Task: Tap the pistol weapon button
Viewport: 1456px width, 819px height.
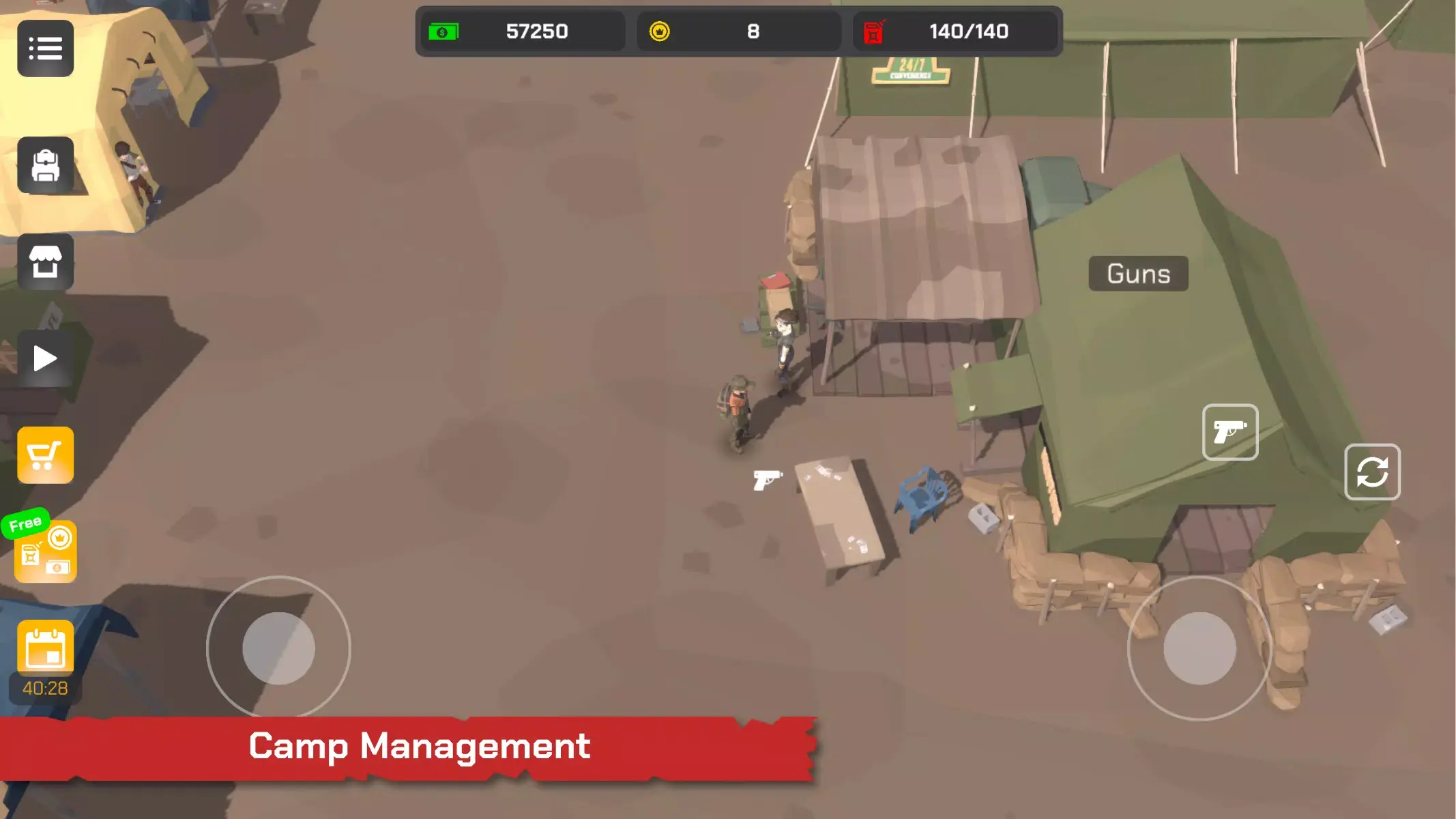Action: (1230, 432)
